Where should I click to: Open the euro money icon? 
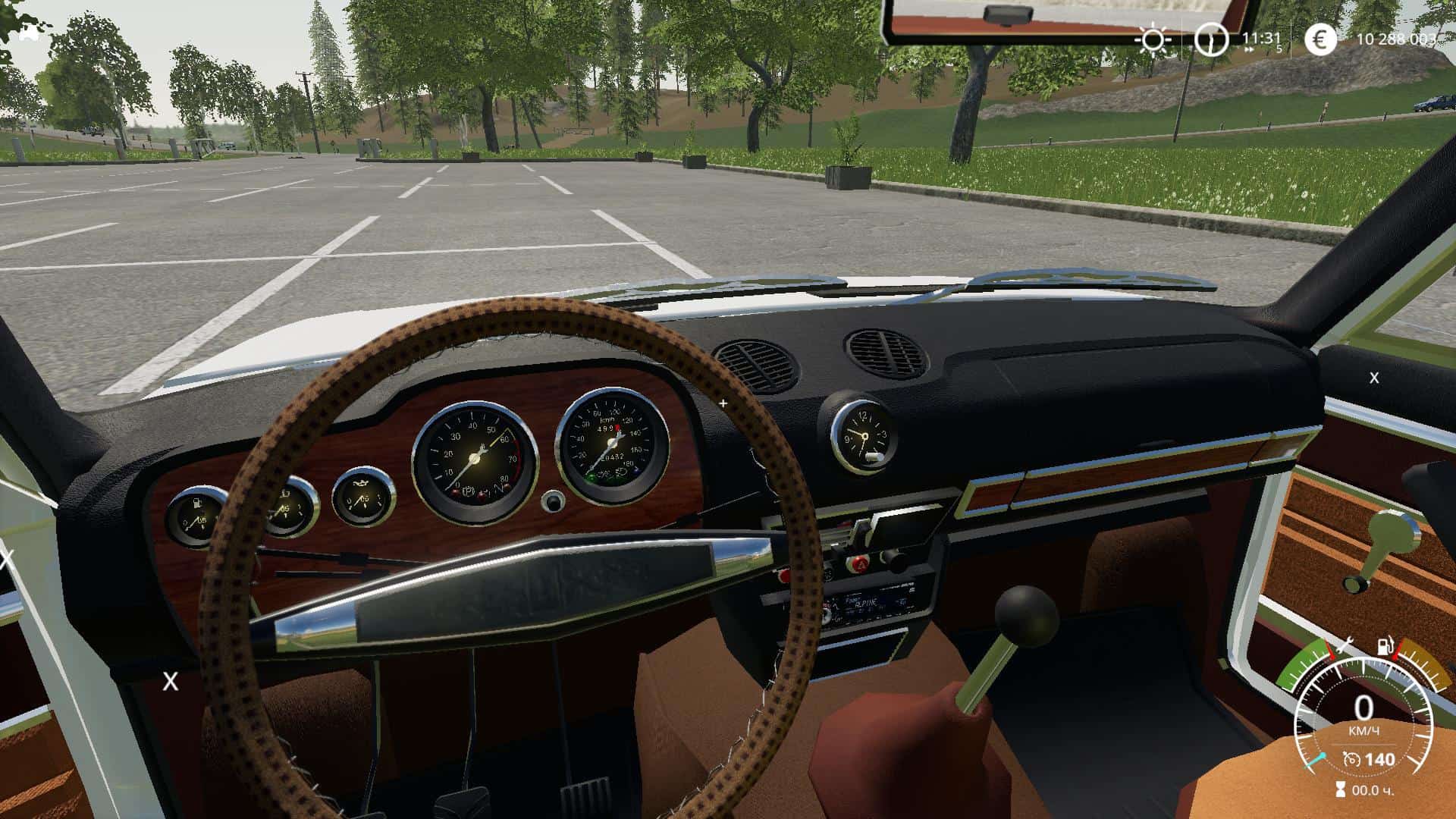click(x=1320, y=39)
